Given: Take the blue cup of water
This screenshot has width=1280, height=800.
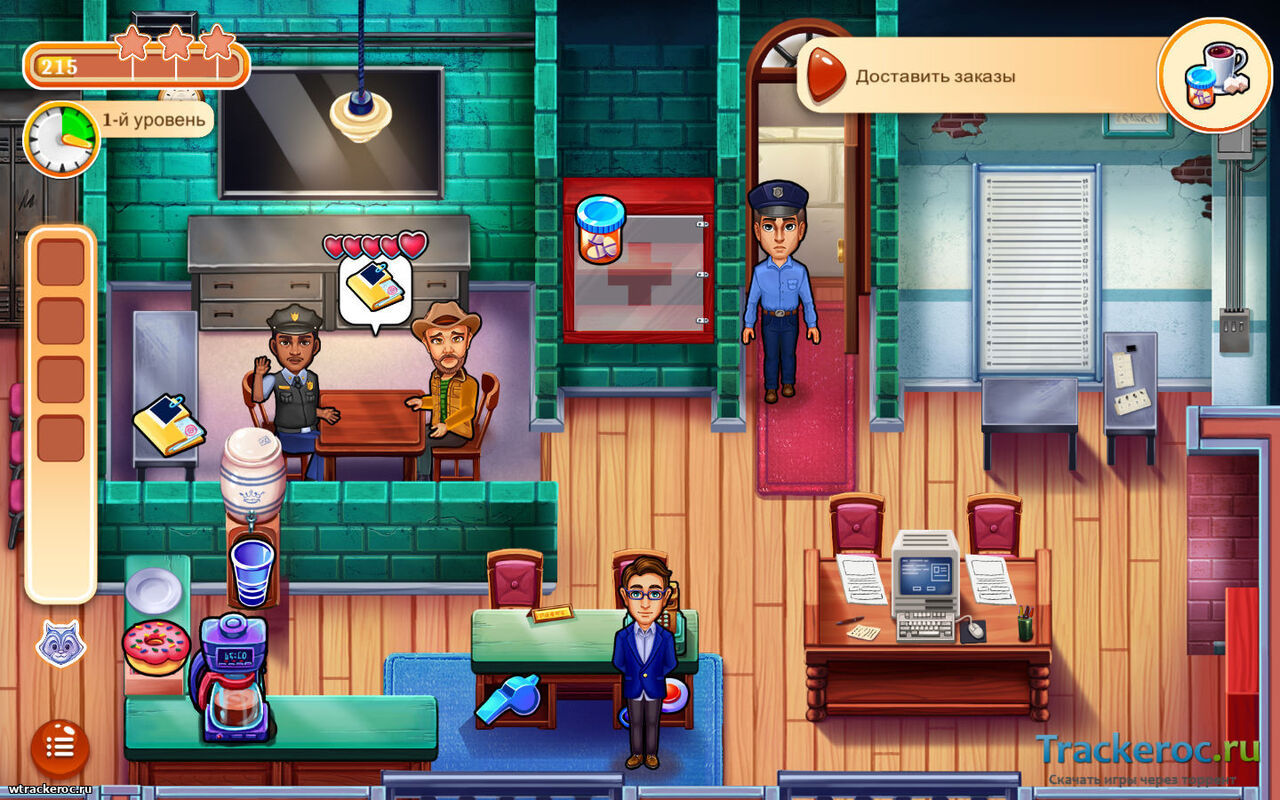Looking at the screenshot, I should [251, 572].
